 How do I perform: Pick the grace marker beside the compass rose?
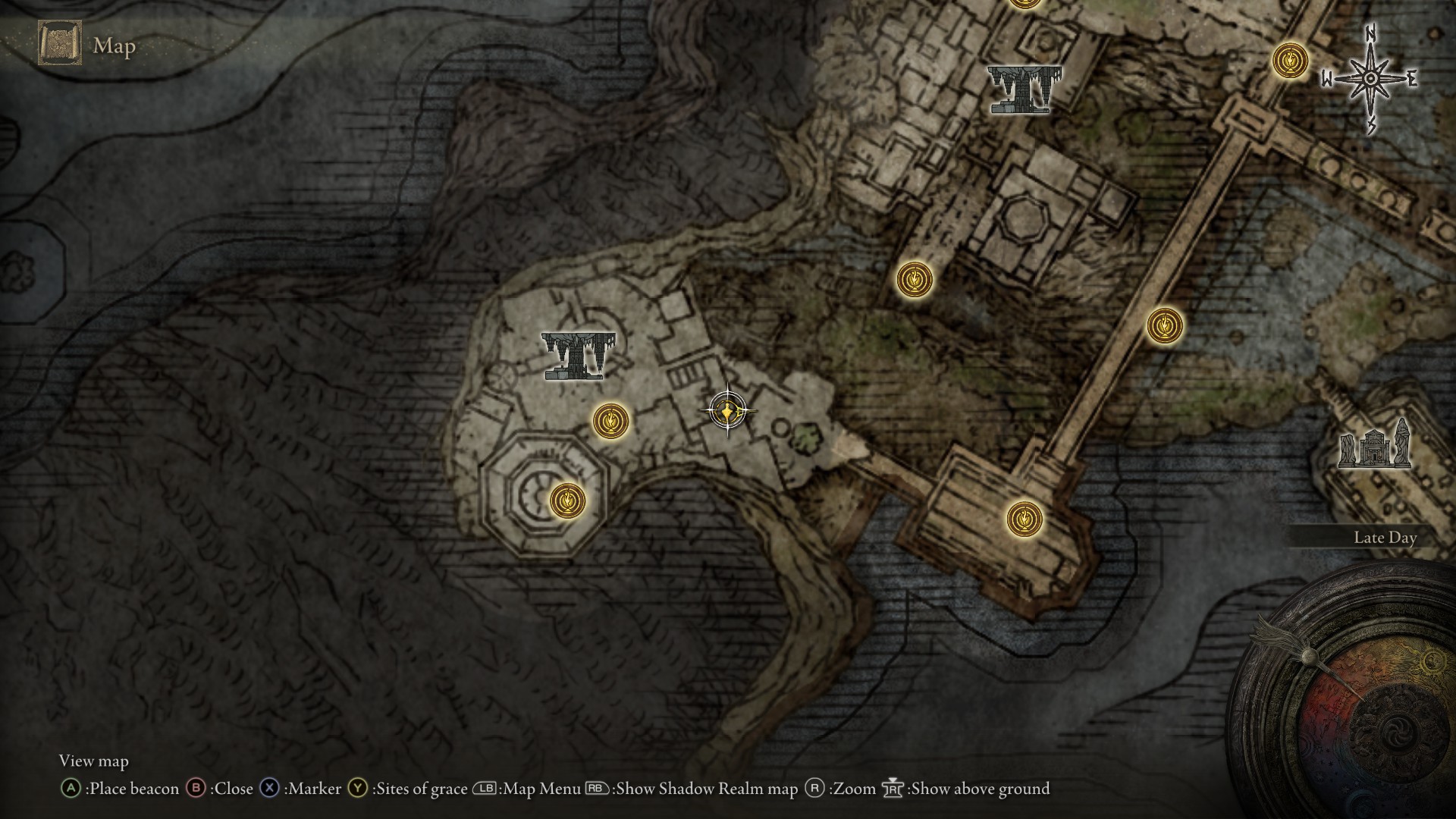pyautogui.click(x=1290, y=60)
